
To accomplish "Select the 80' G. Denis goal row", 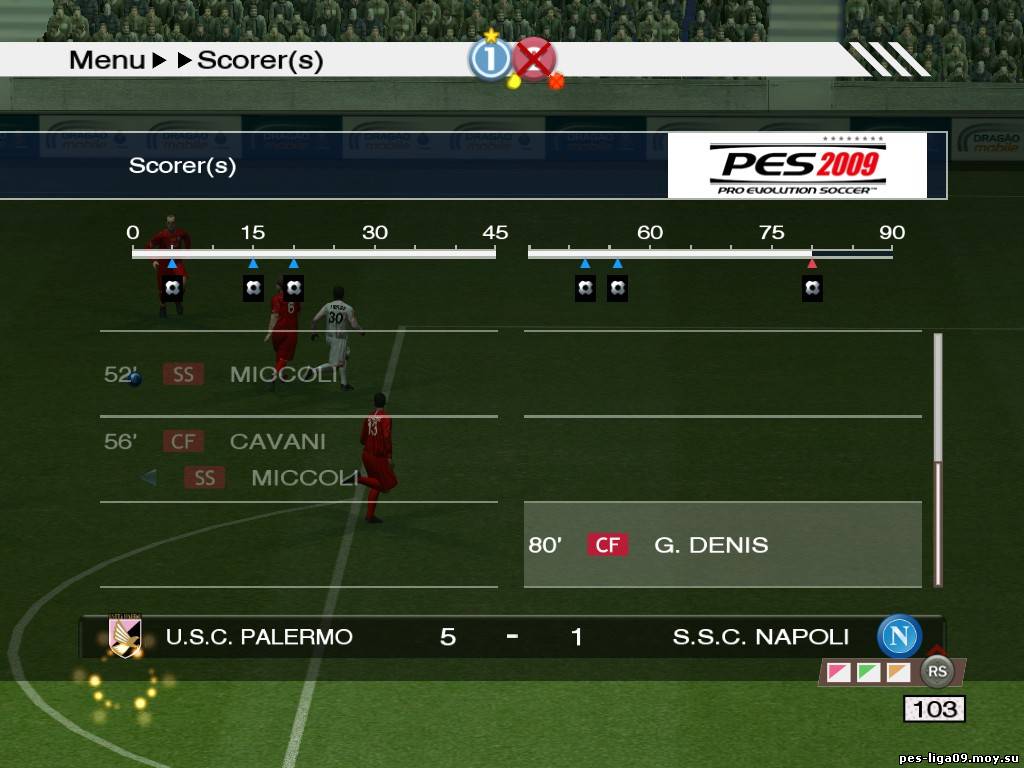I will coord(722,545).
